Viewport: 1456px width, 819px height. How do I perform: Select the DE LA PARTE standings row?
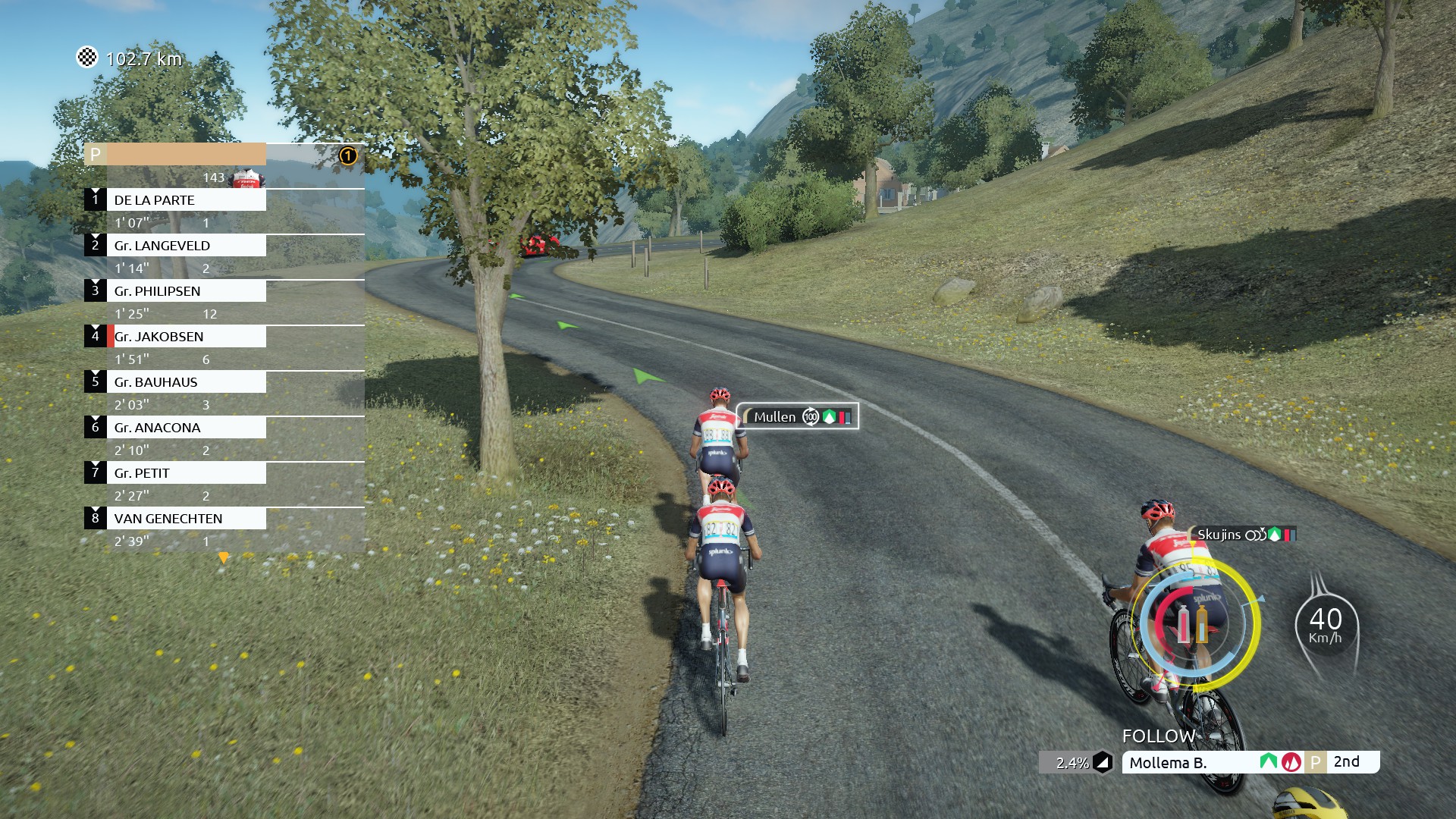tap(186, 200)
